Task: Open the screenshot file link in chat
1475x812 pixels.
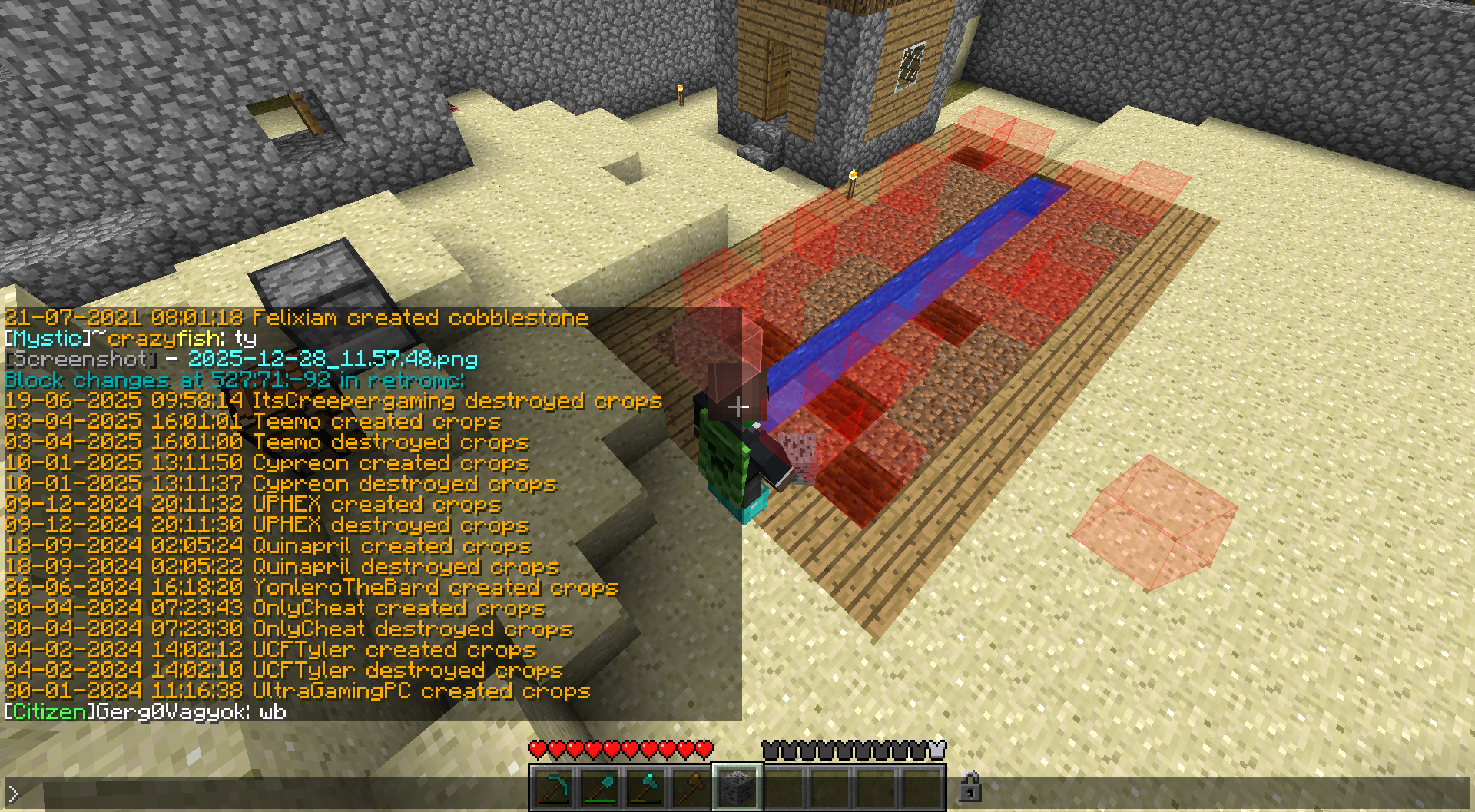Action: pyautogui.click(x=333, y=360)
